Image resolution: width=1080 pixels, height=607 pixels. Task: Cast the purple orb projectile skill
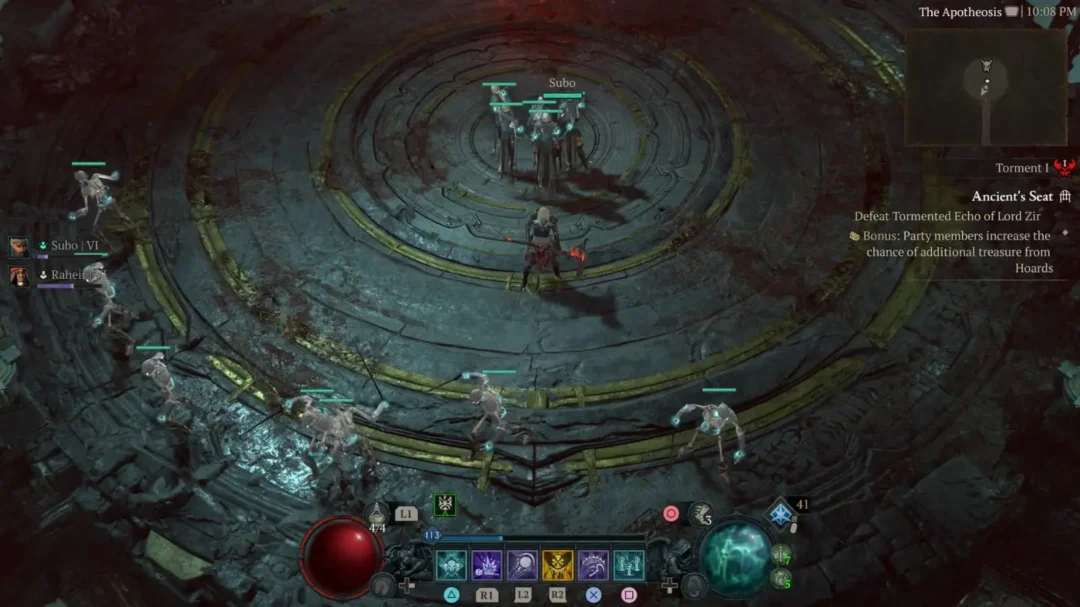point(522,565)
